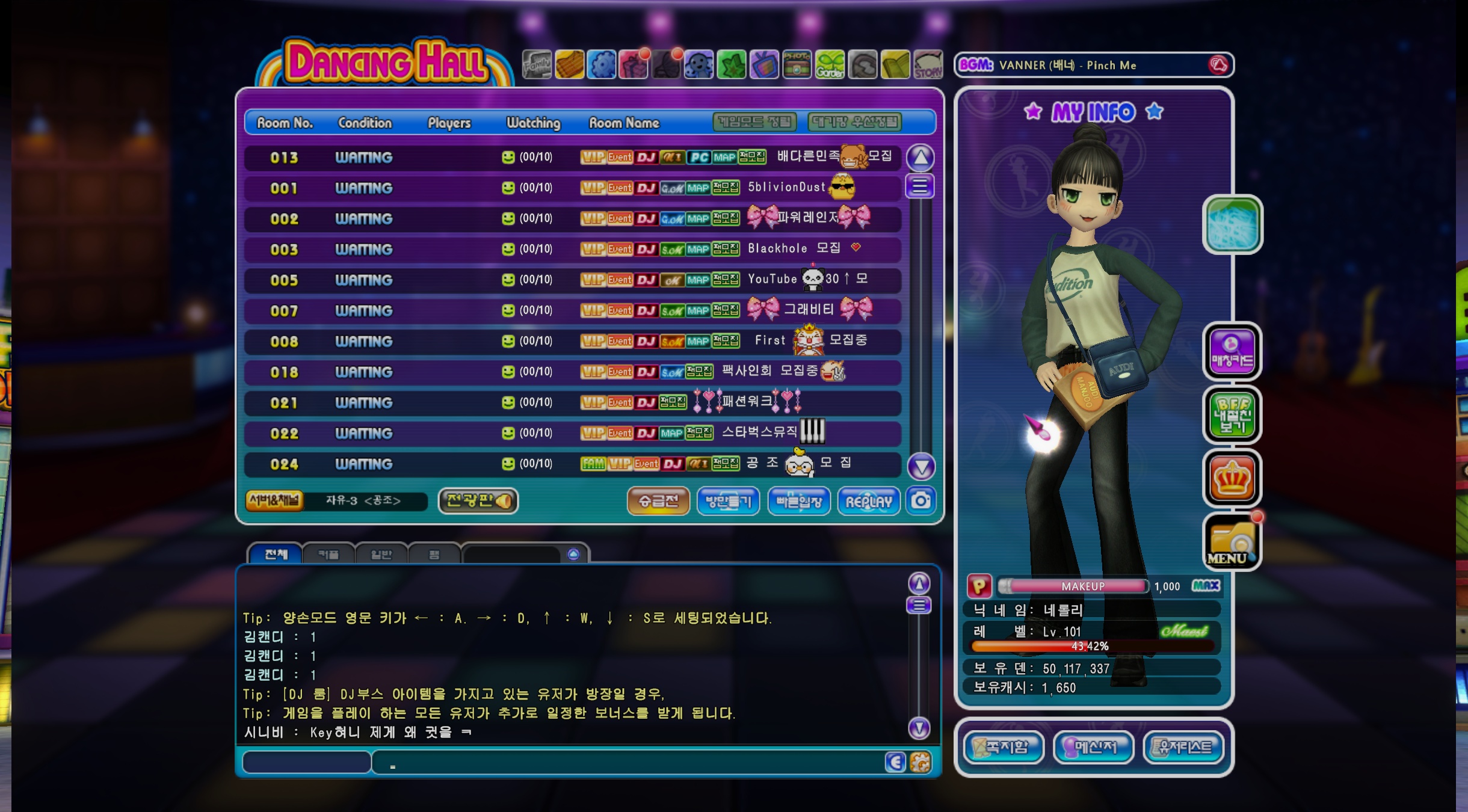Join room 013 in the room list
1468x812 pixels.
[572, 158]
